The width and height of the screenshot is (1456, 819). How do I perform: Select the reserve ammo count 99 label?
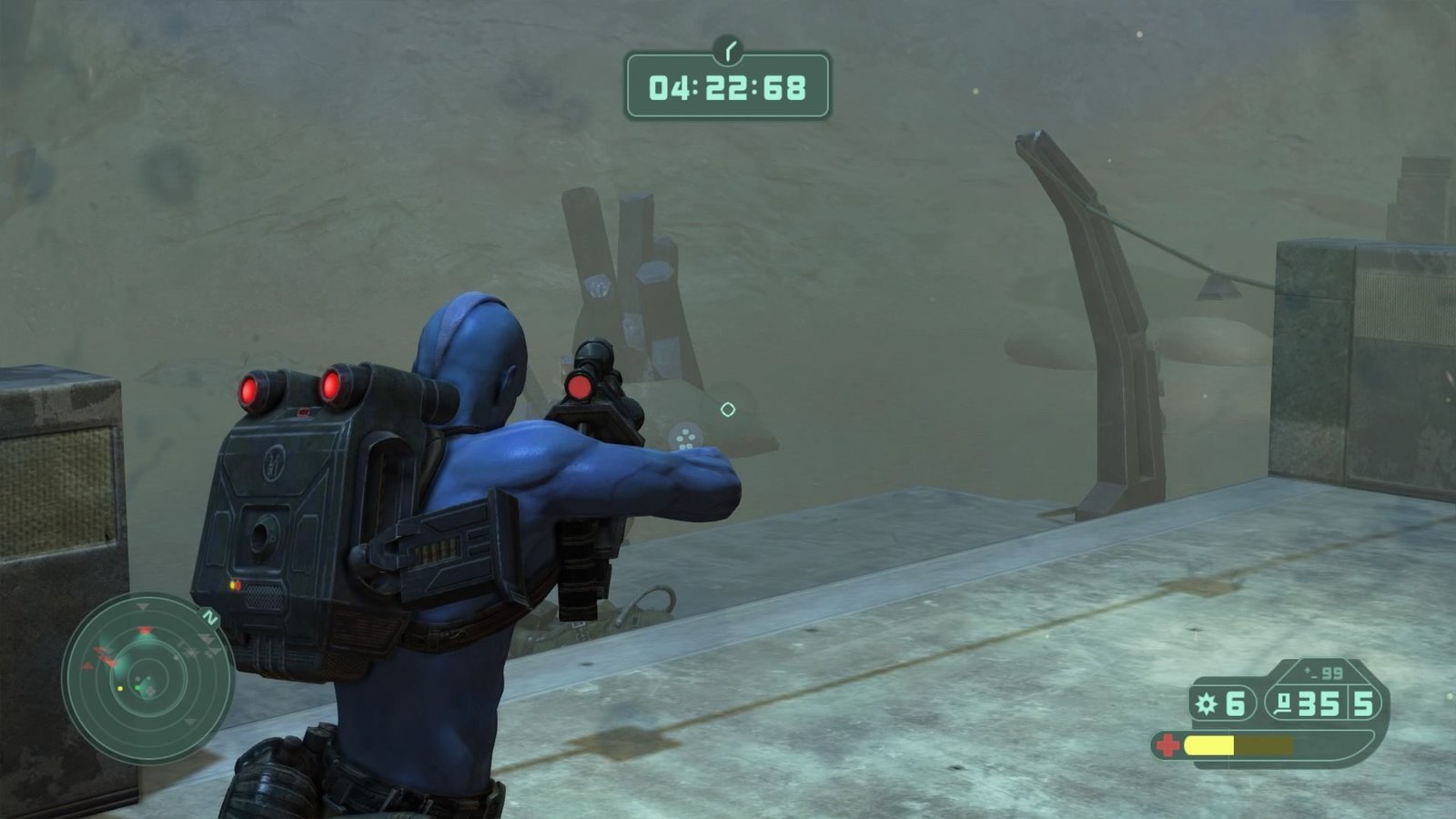[1332, 672]
